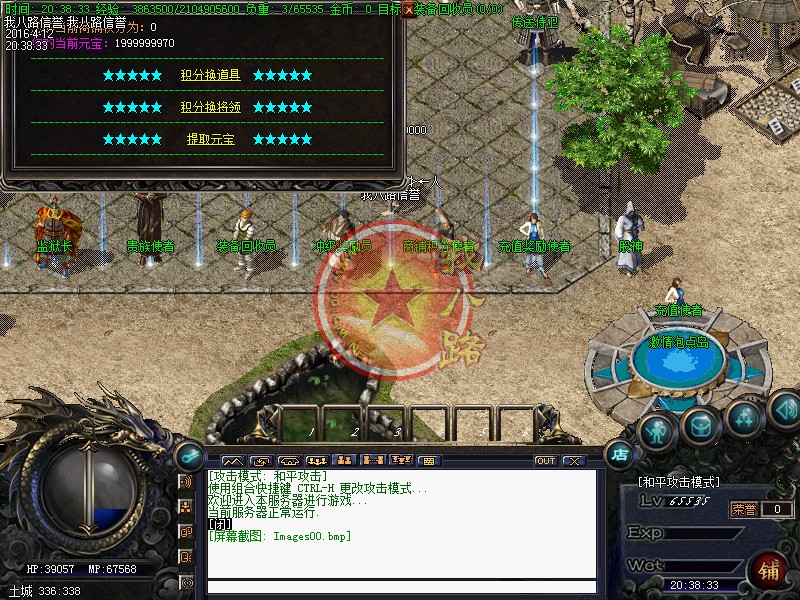Click the blue key round button
Viewport: 800px width, 600px height.
(188, 454)
